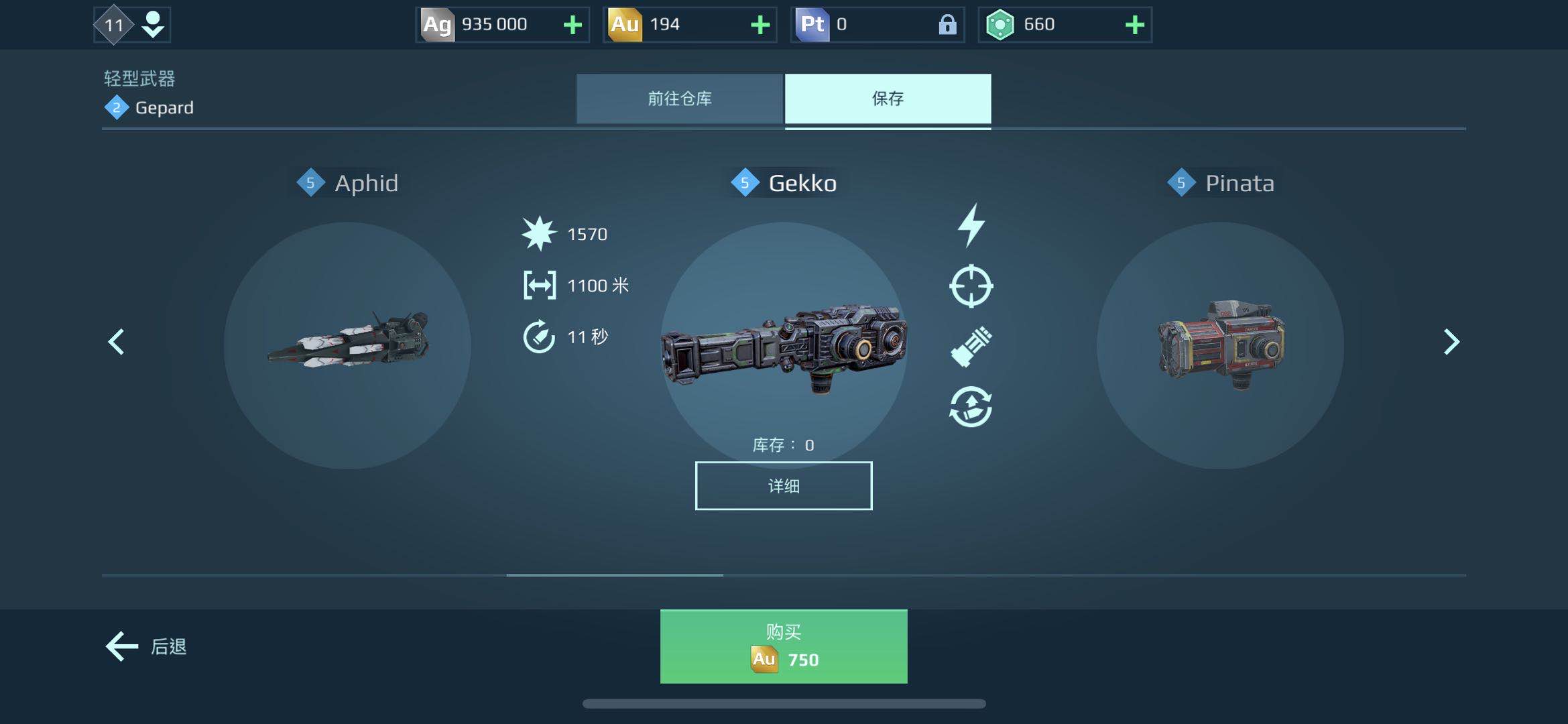Add green component currency via plus
The height and width of the screenshot is (724, 1568).
pos(1134,25)
